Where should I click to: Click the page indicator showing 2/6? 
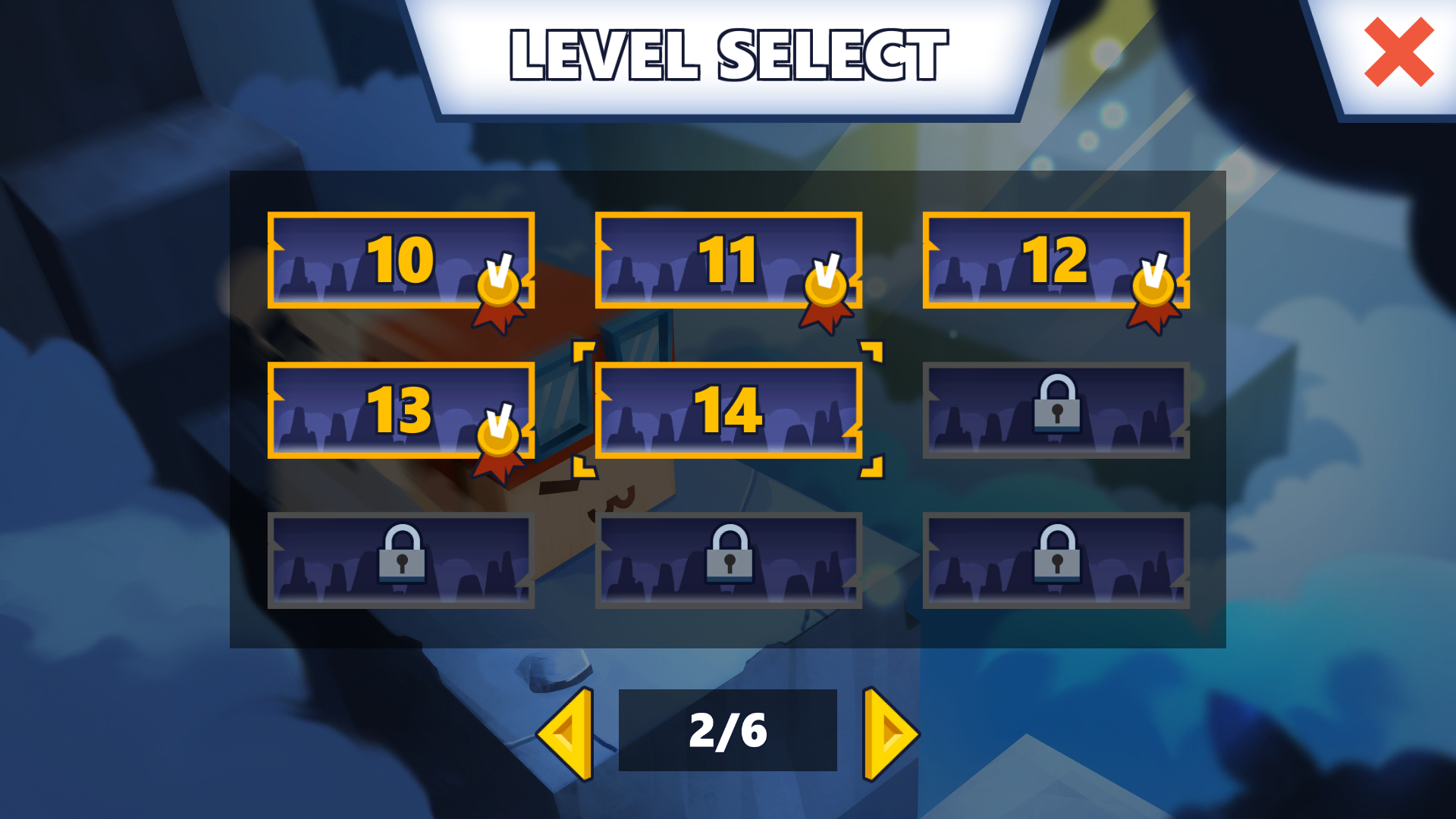(726, 730)
